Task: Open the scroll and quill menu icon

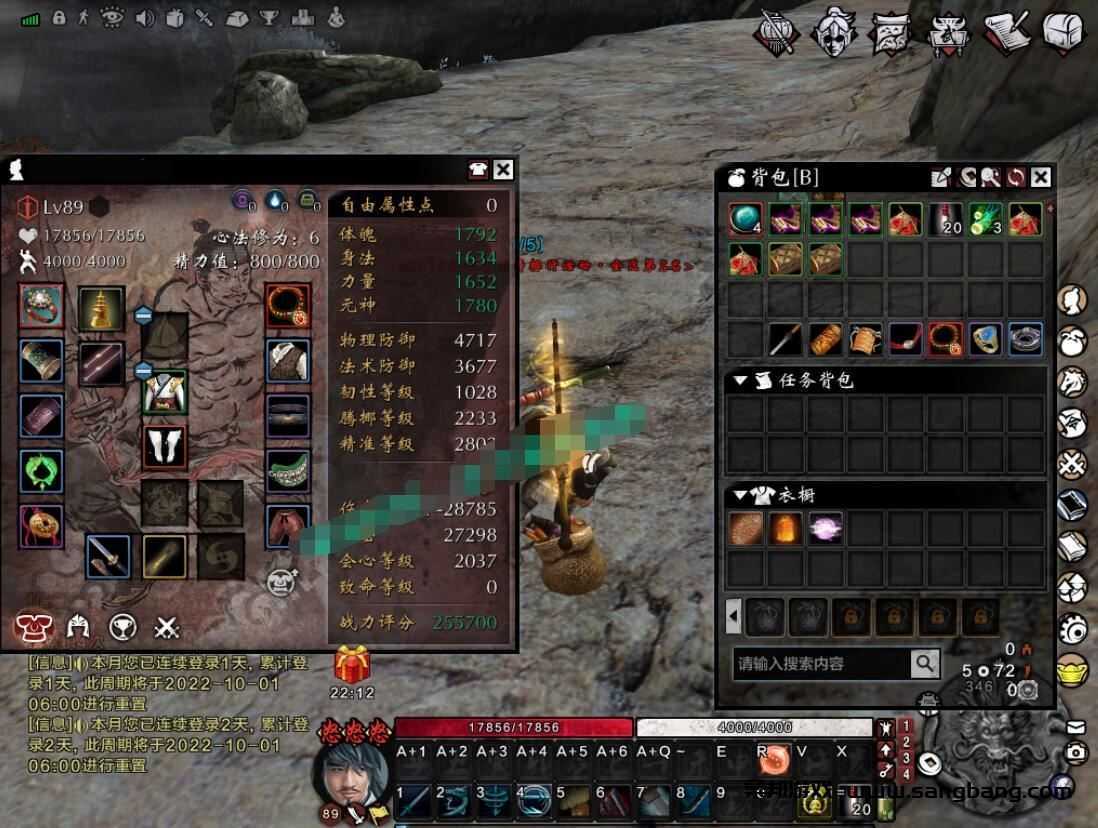Action: click(x=1007, y=31)
